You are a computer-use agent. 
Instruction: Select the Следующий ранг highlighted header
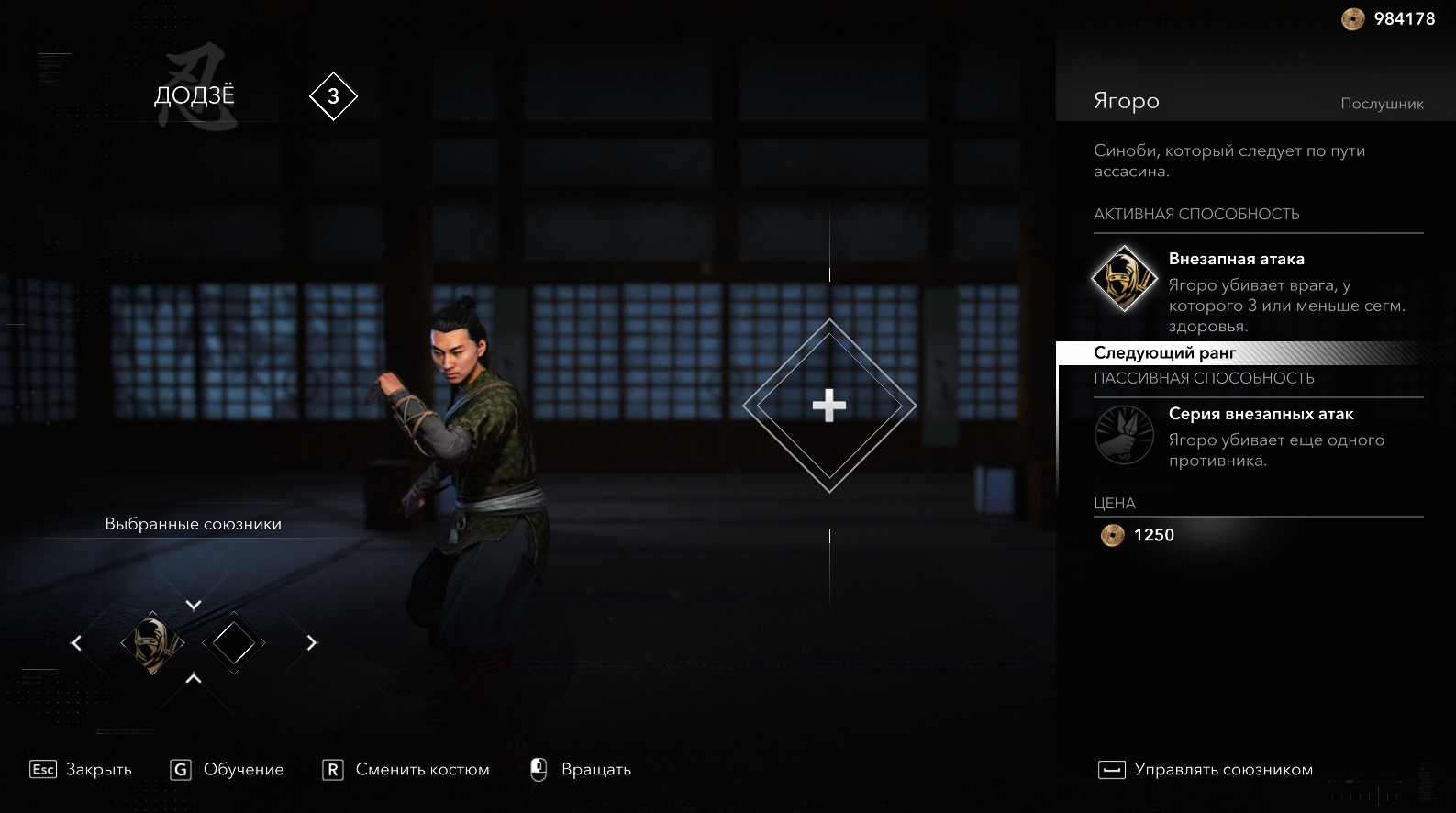coord(1165,353)
